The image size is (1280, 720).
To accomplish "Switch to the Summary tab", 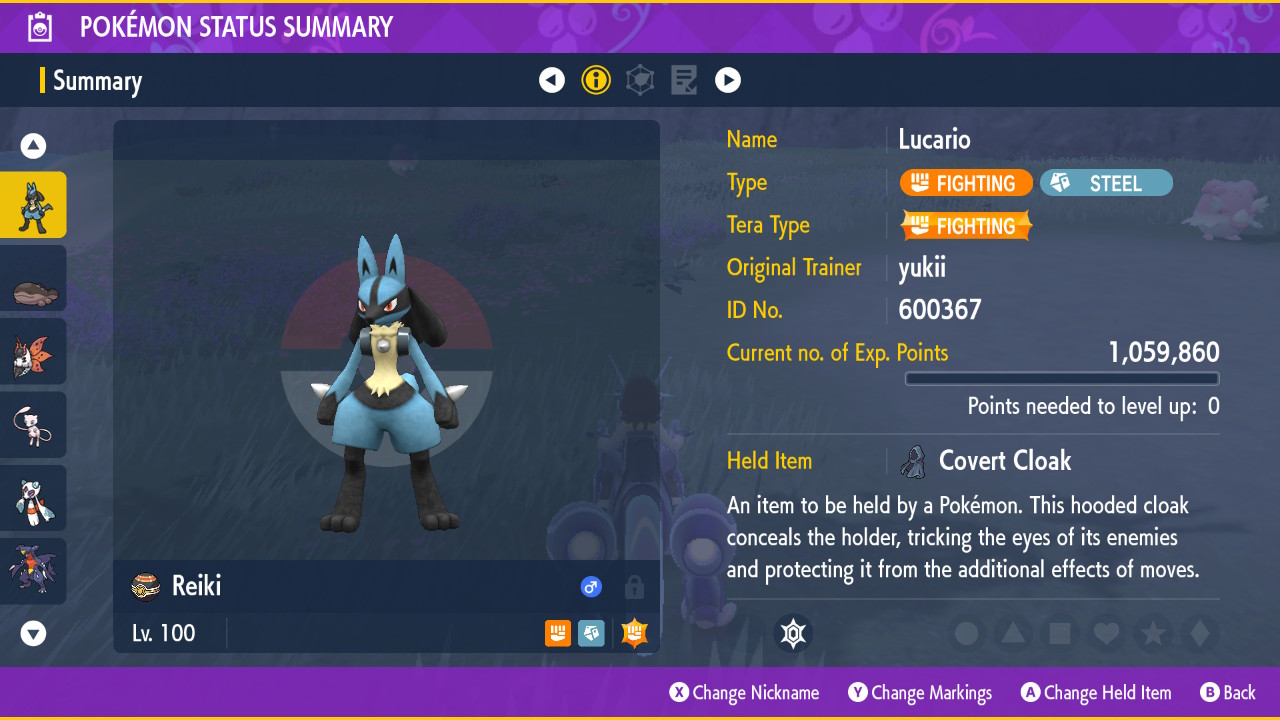I will pos(97,80).
